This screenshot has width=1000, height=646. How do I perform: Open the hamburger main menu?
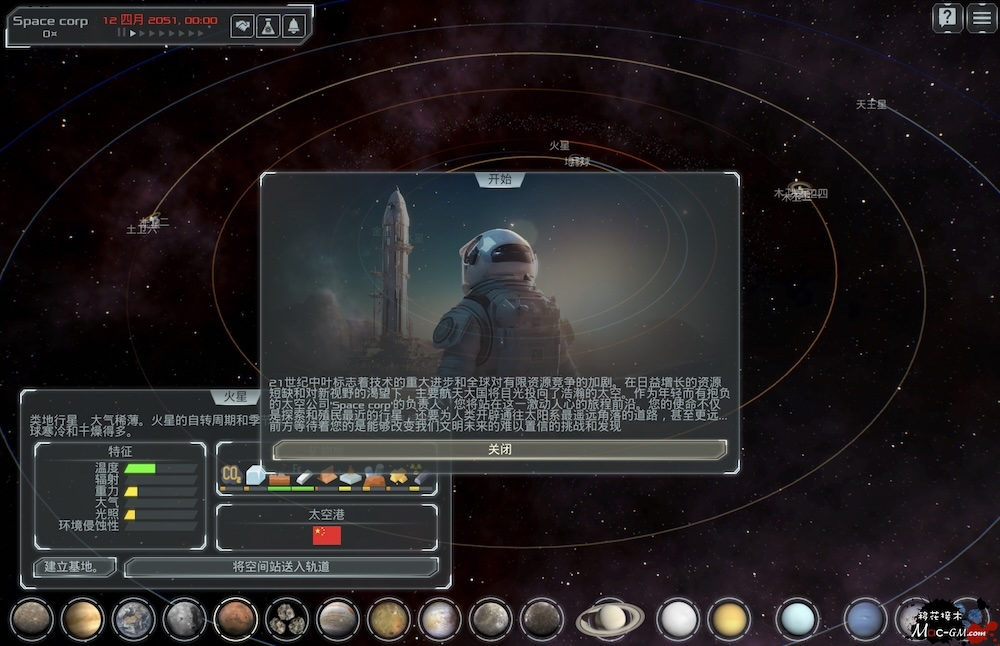pos(981,18)
